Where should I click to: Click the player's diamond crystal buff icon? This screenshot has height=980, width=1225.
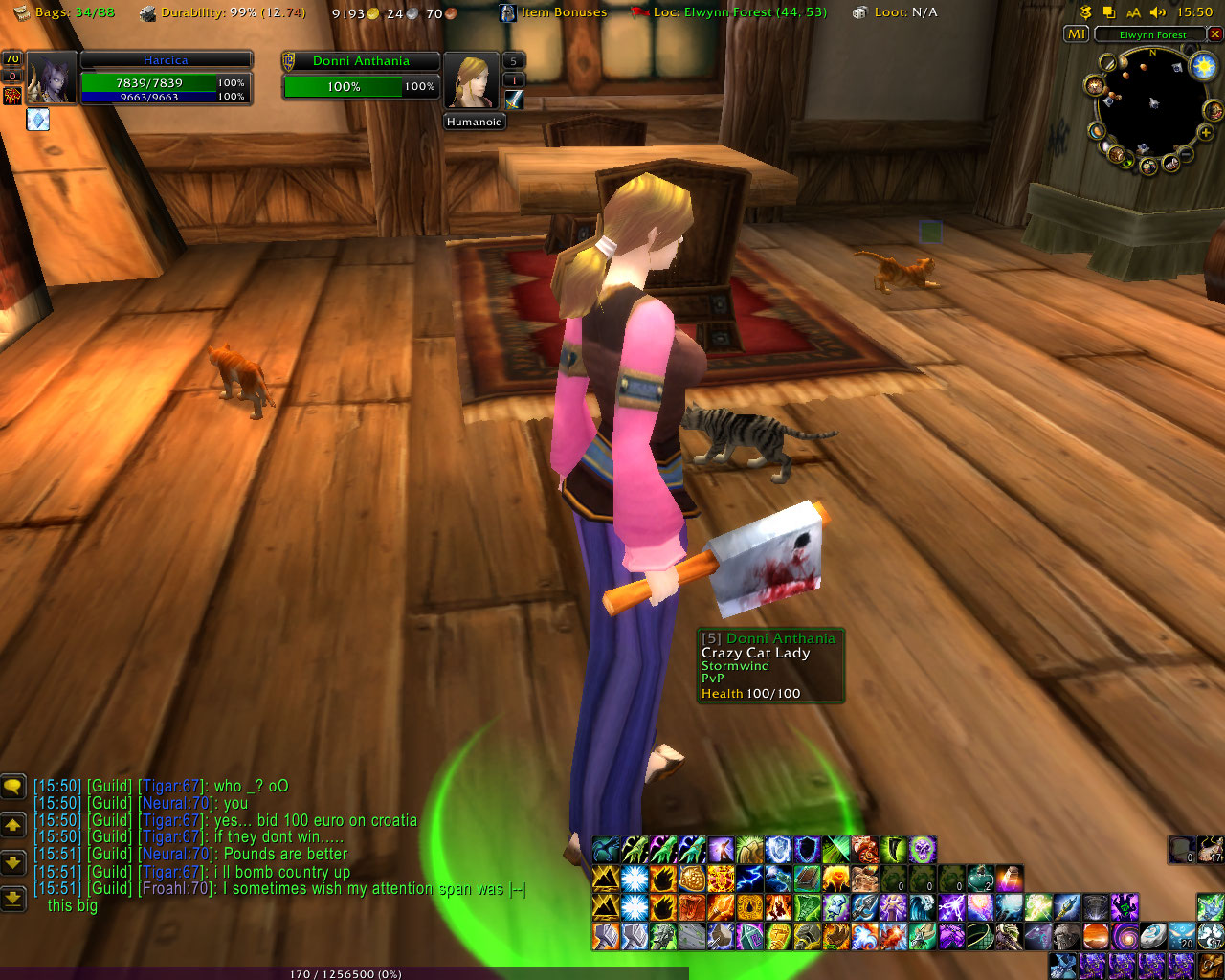[37, 120]
